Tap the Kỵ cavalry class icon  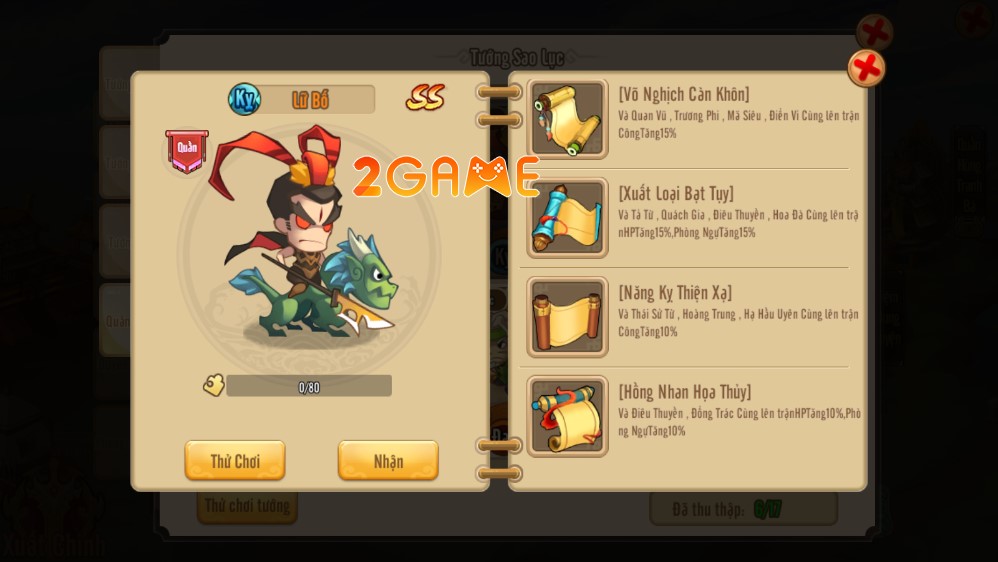pos(244,99)
